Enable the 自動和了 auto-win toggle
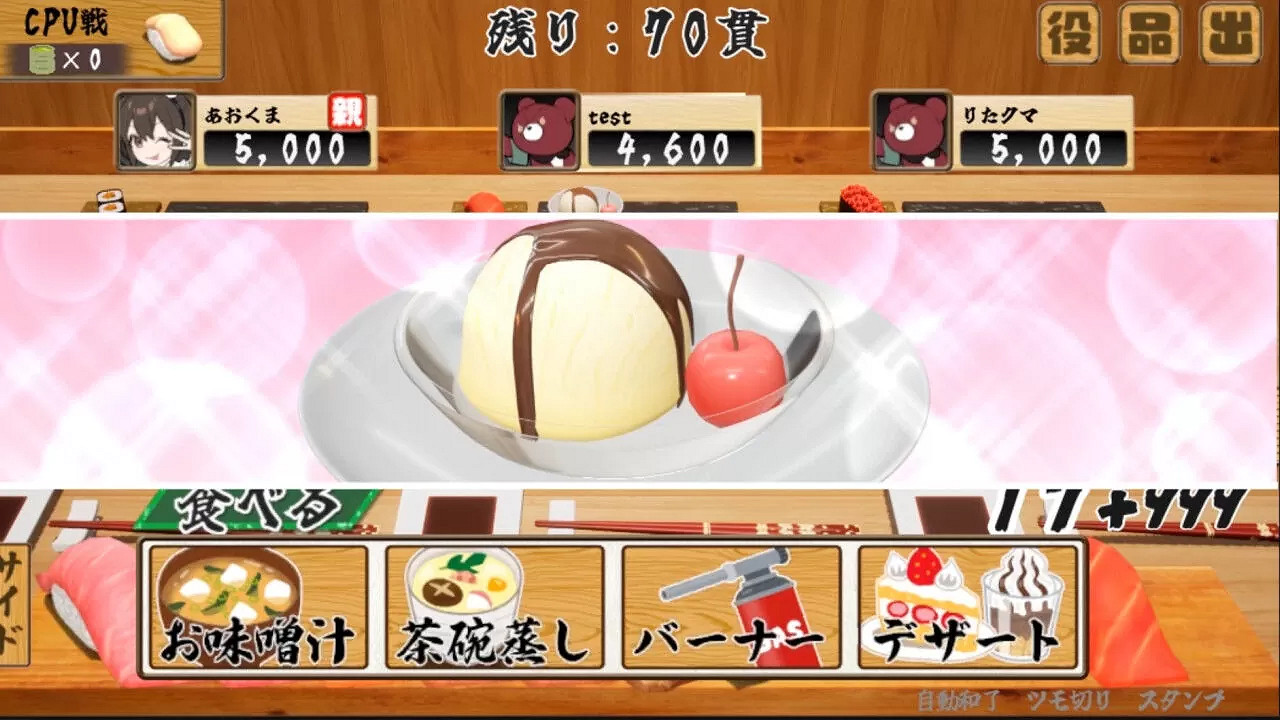The width and height of the screenshot is (1280, 720). (959, 703)
